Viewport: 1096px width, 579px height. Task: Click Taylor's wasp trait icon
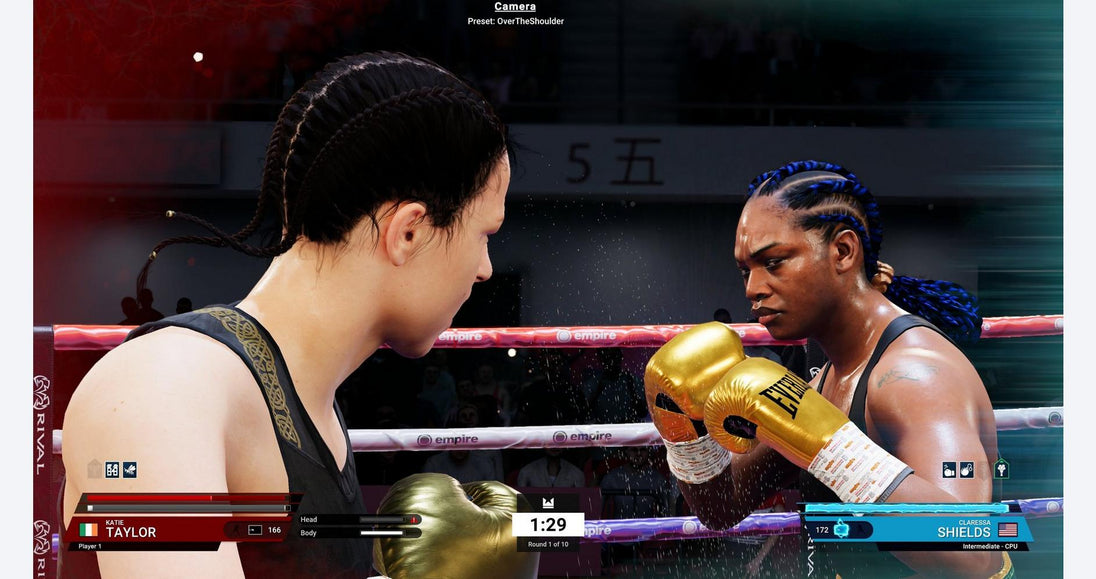(x=130, y=469)
